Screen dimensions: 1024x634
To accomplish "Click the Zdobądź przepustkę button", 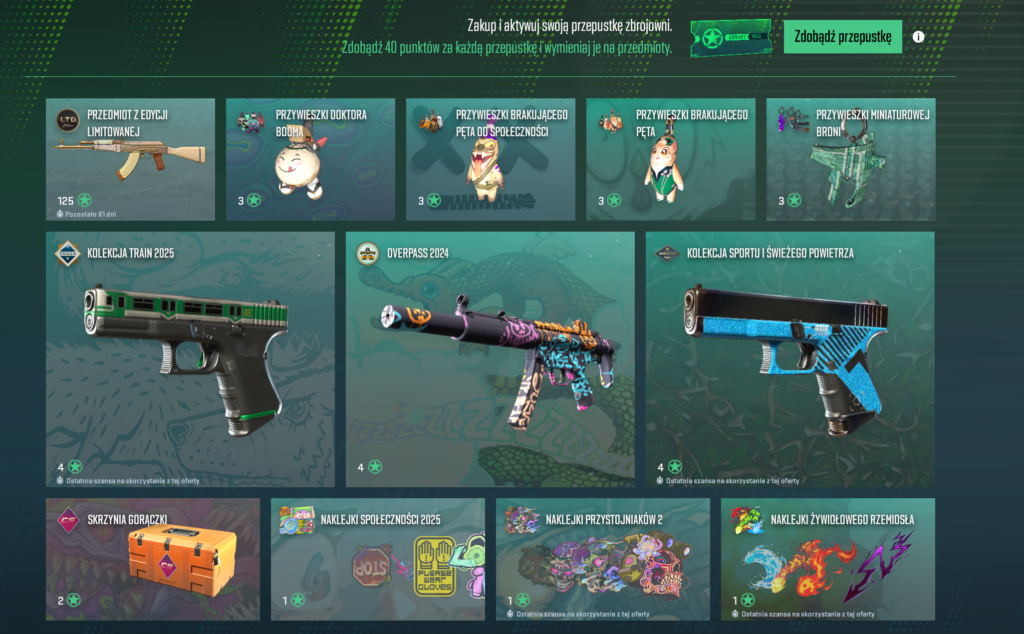I will [843, 37].
